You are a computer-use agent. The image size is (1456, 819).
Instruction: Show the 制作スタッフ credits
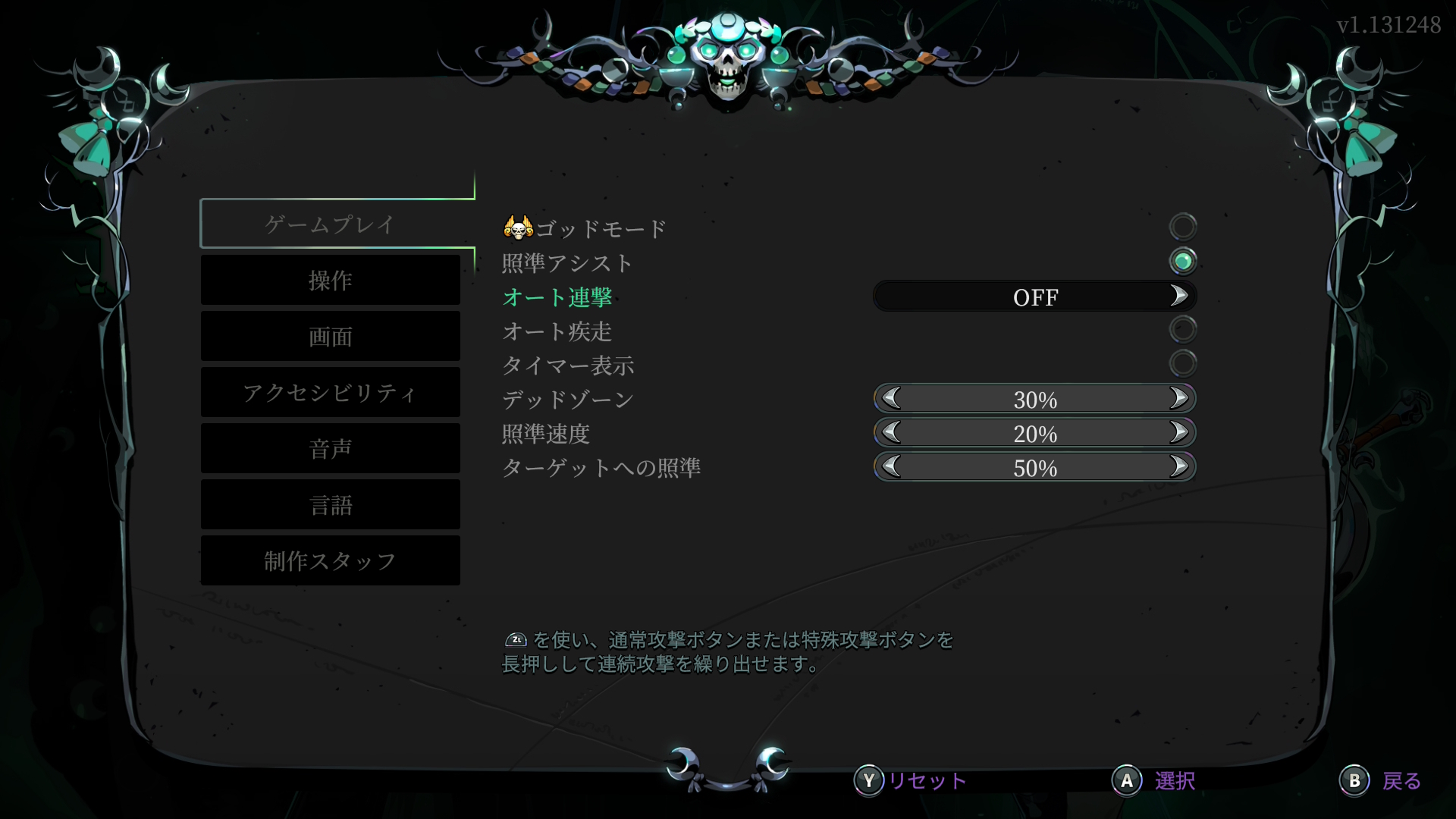pos(331,561)
